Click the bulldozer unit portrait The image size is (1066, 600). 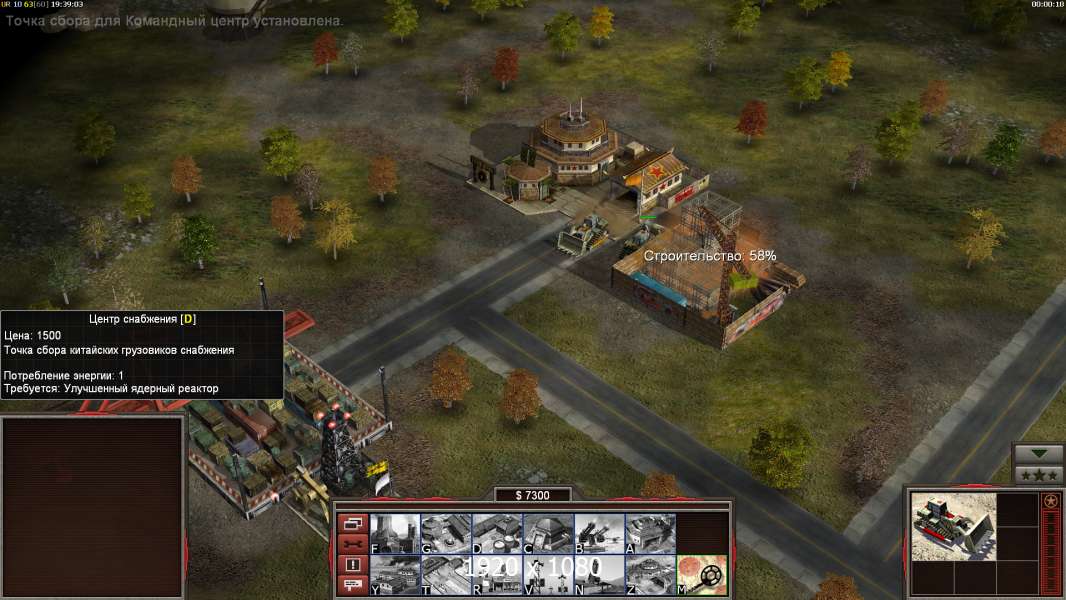tap(953, 526)
